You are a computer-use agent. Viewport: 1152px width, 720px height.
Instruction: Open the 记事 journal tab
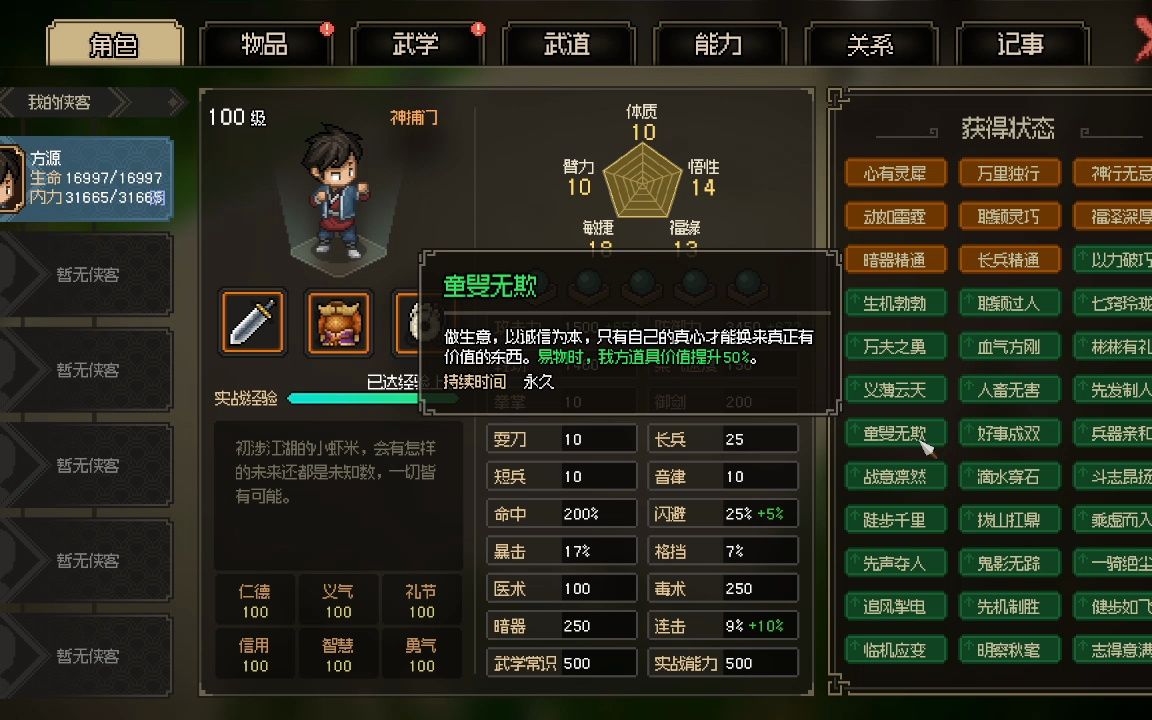click(x=1020, y=45)
